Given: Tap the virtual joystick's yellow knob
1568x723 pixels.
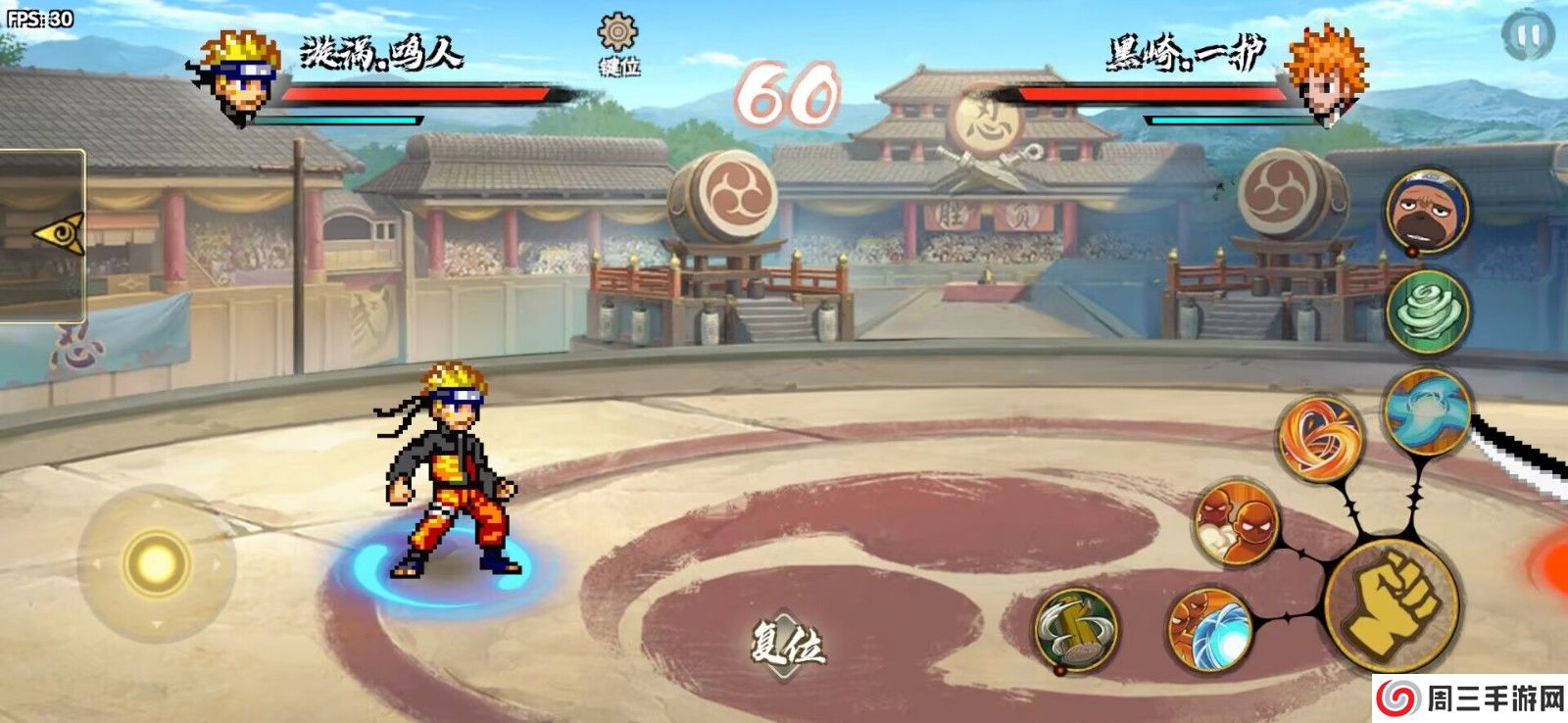Looking at the screenshot, I should (x=156, y=563).
